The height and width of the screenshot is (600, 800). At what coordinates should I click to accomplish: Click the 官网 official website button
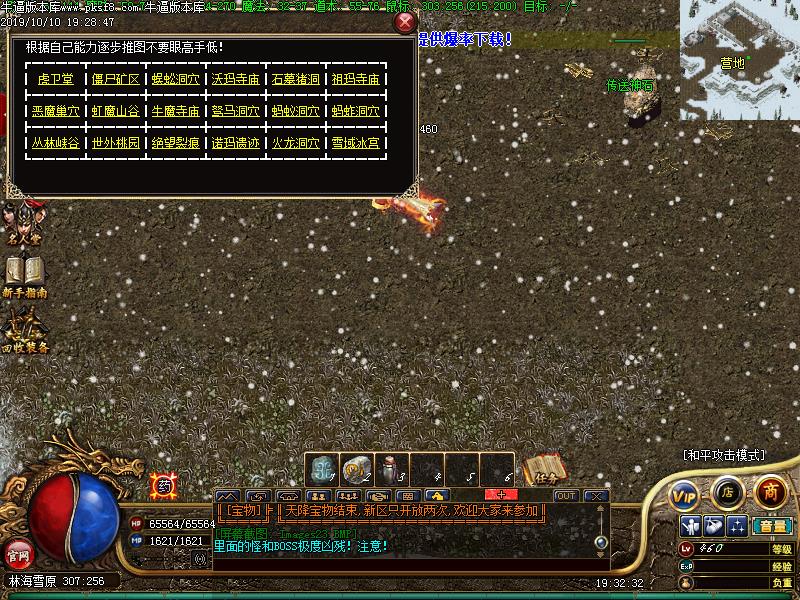coord(17,553)
